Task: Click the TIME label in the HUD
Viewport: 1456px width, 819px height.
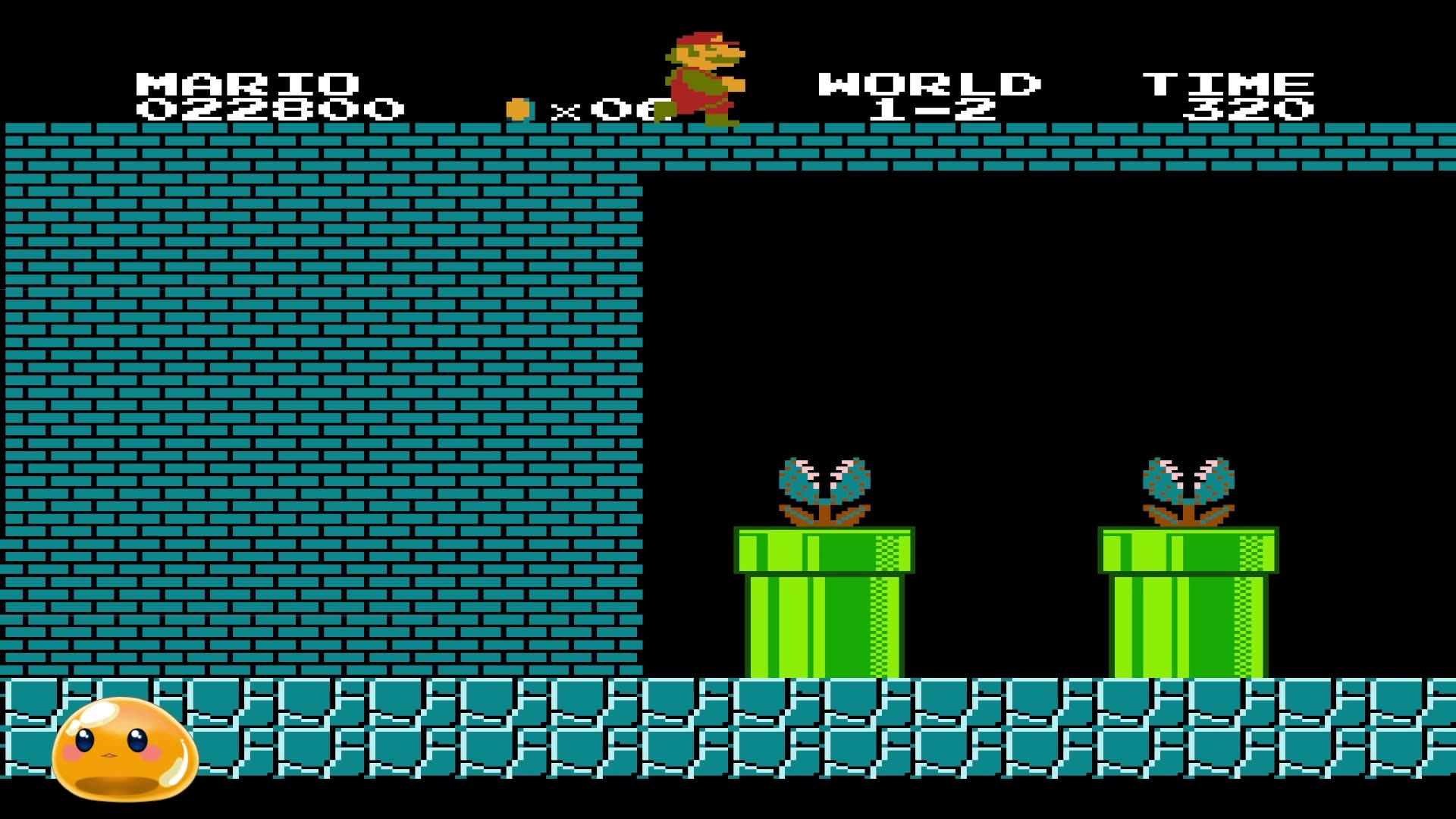Action: click(1228, 83)
